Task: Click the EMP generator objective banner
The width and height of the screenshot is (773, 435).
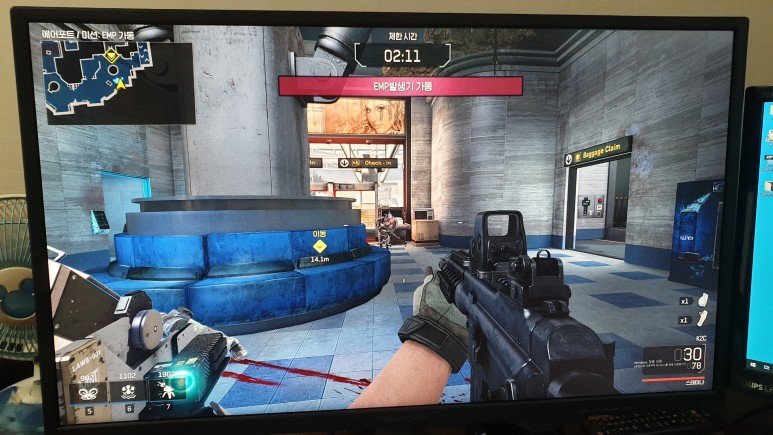Action: tap(400, 86)
